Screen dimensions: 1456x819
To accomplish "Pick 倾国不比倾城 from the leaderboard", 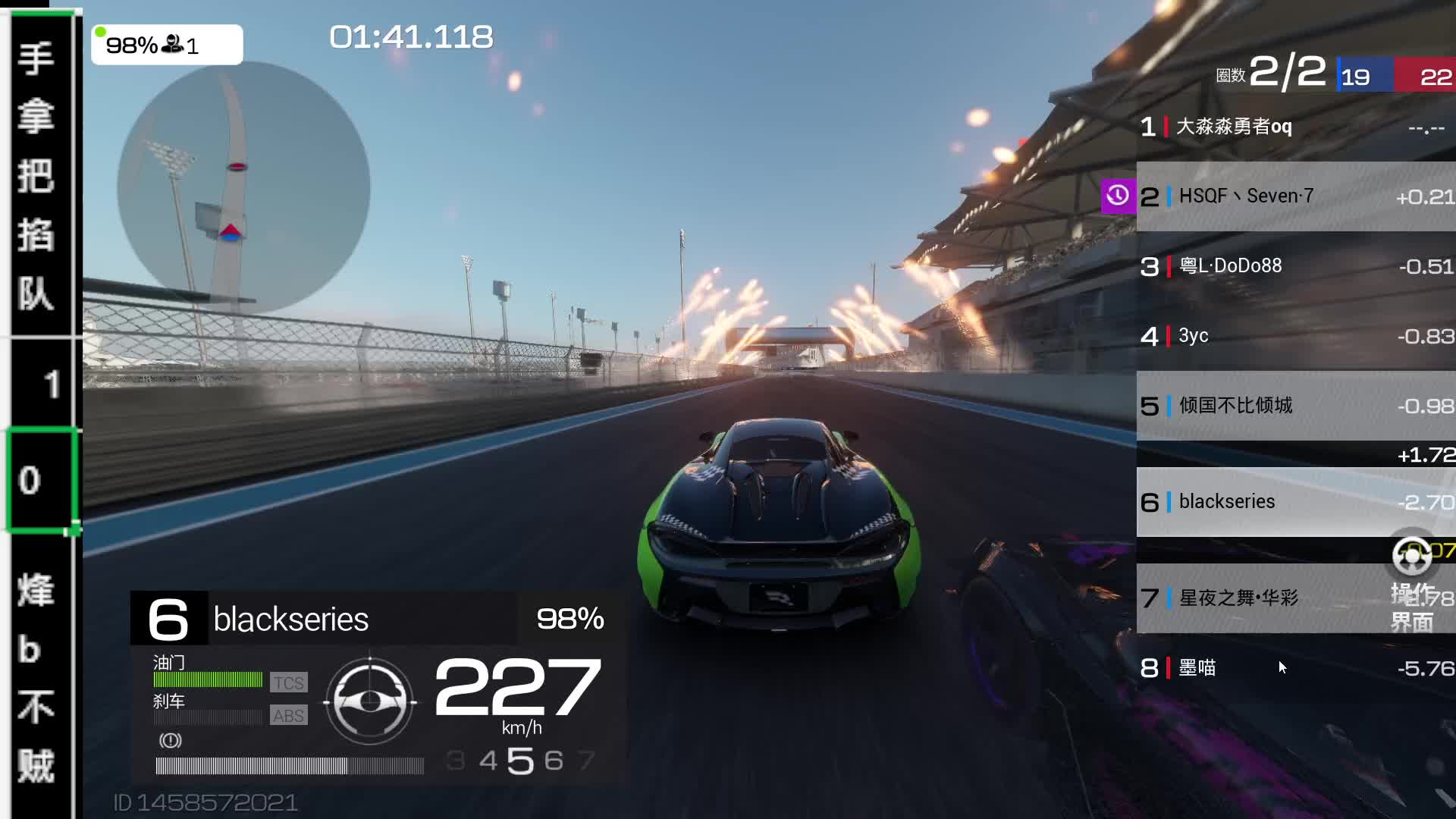I will (1295, 406).
